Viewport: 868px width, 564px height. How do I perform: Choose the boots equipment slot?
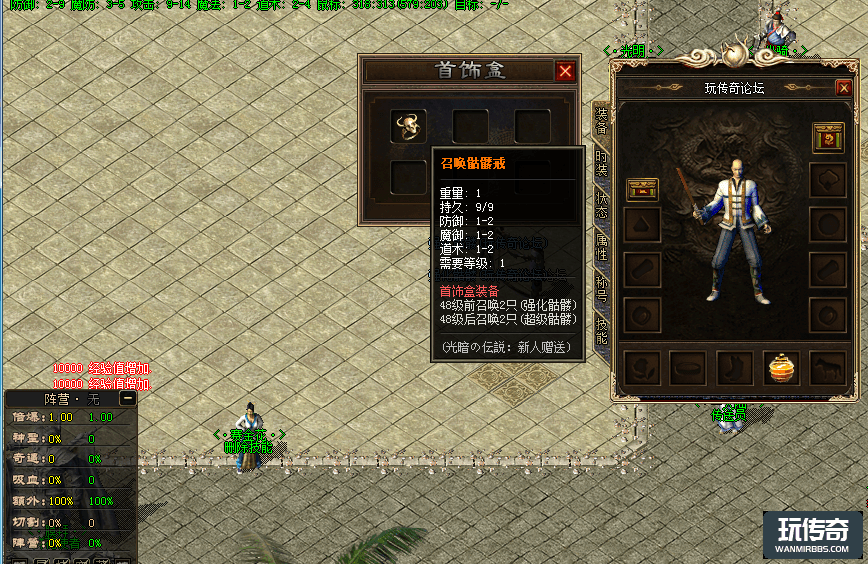click(x=734, y=368)
